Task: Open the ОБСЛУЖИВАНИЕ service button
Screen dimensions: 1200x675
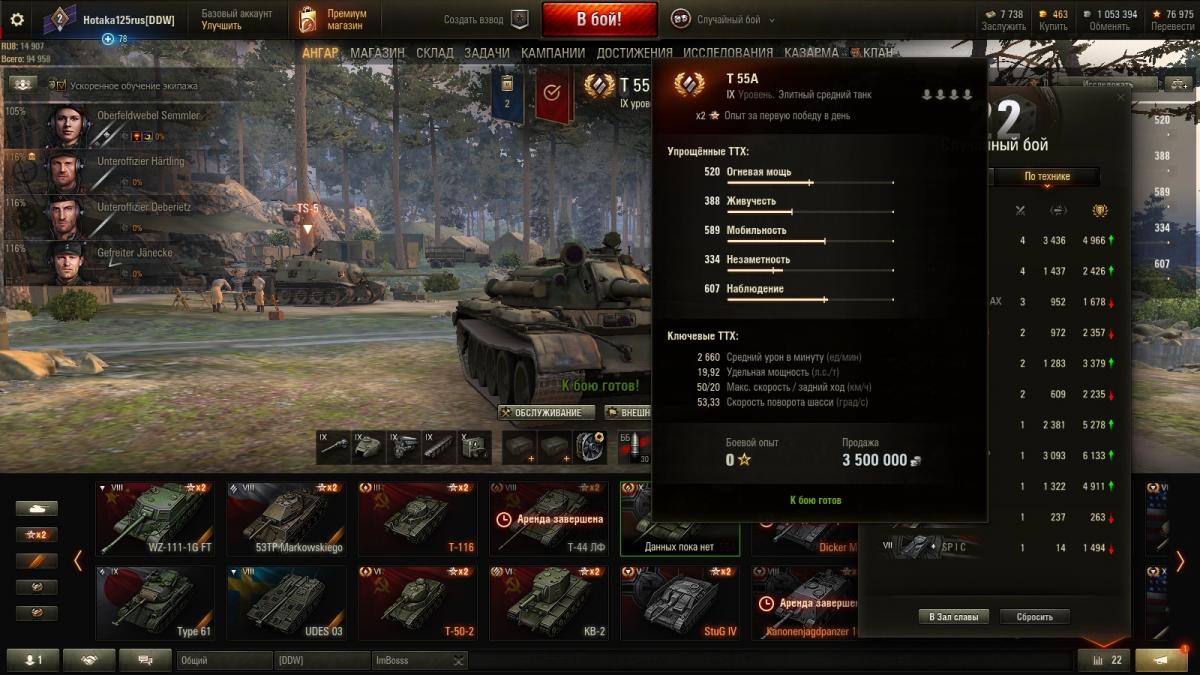Action: [x=546, y=412]
